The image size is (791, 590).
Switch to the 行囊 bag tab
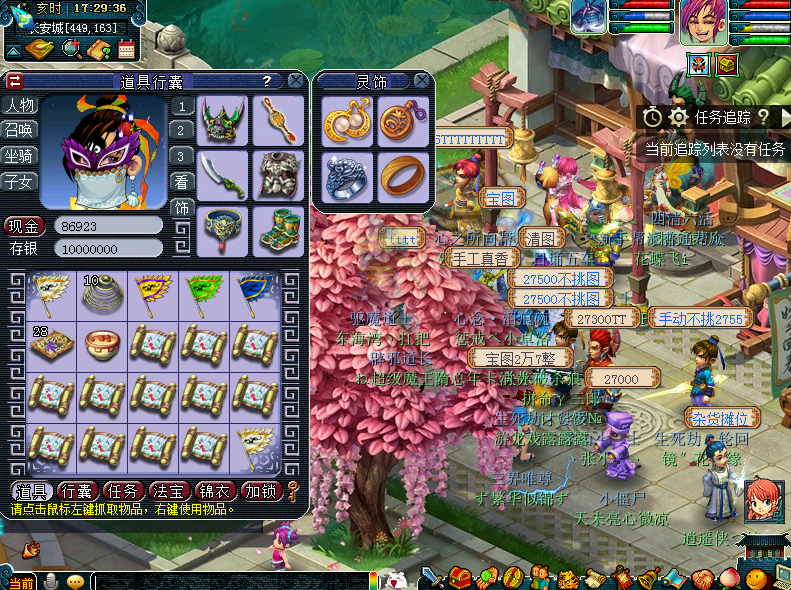point(77,491)
